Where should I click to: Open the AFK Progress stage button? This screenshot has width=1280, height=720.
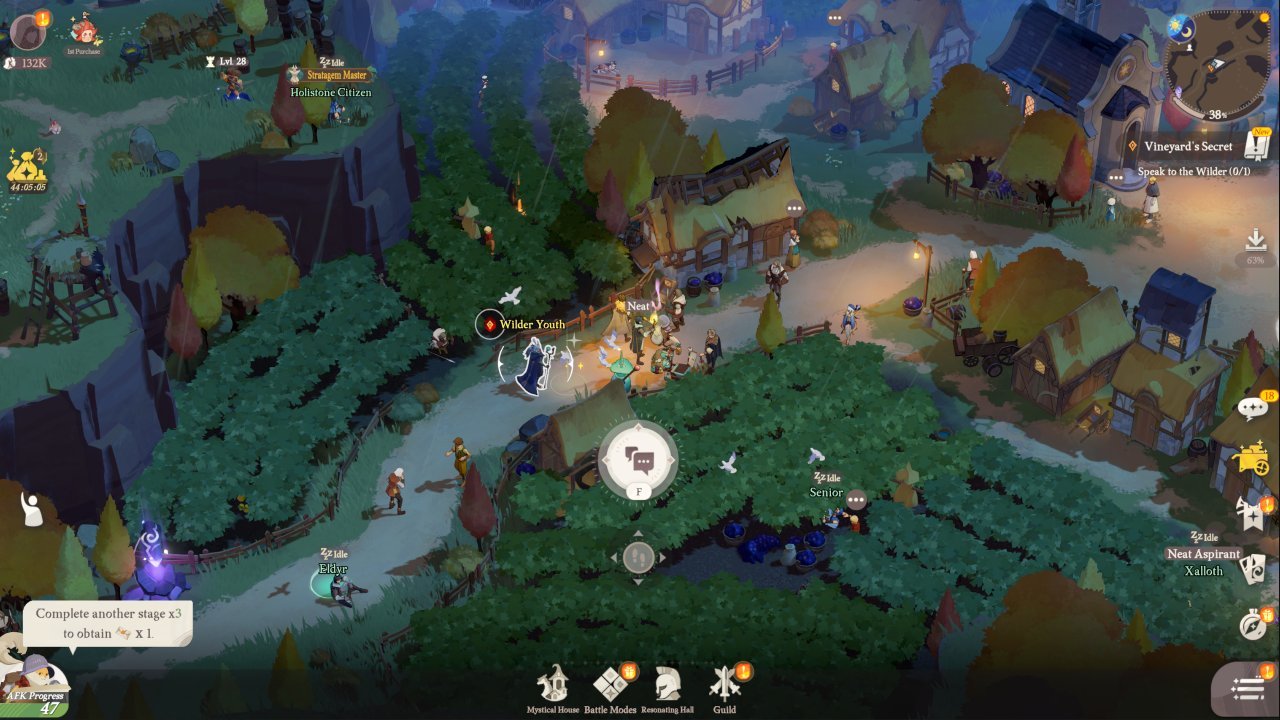pyautogui.click(x=36, y=686)
